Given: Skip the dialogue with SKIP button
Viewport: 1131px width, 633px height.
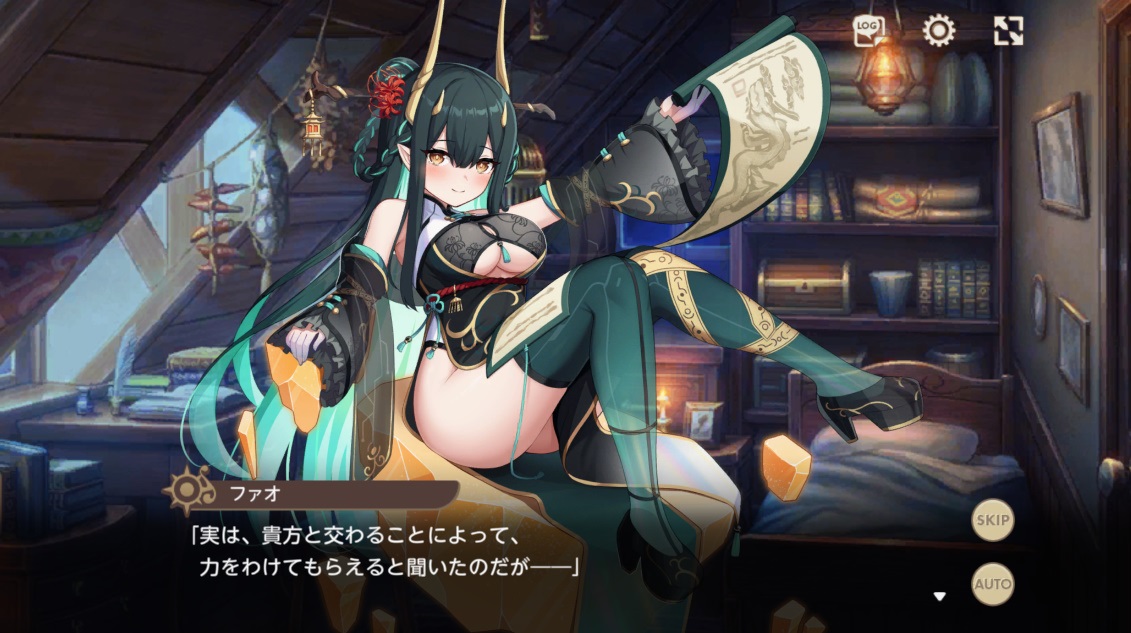Looking at the screenshot, I should (x=992, y=520).
